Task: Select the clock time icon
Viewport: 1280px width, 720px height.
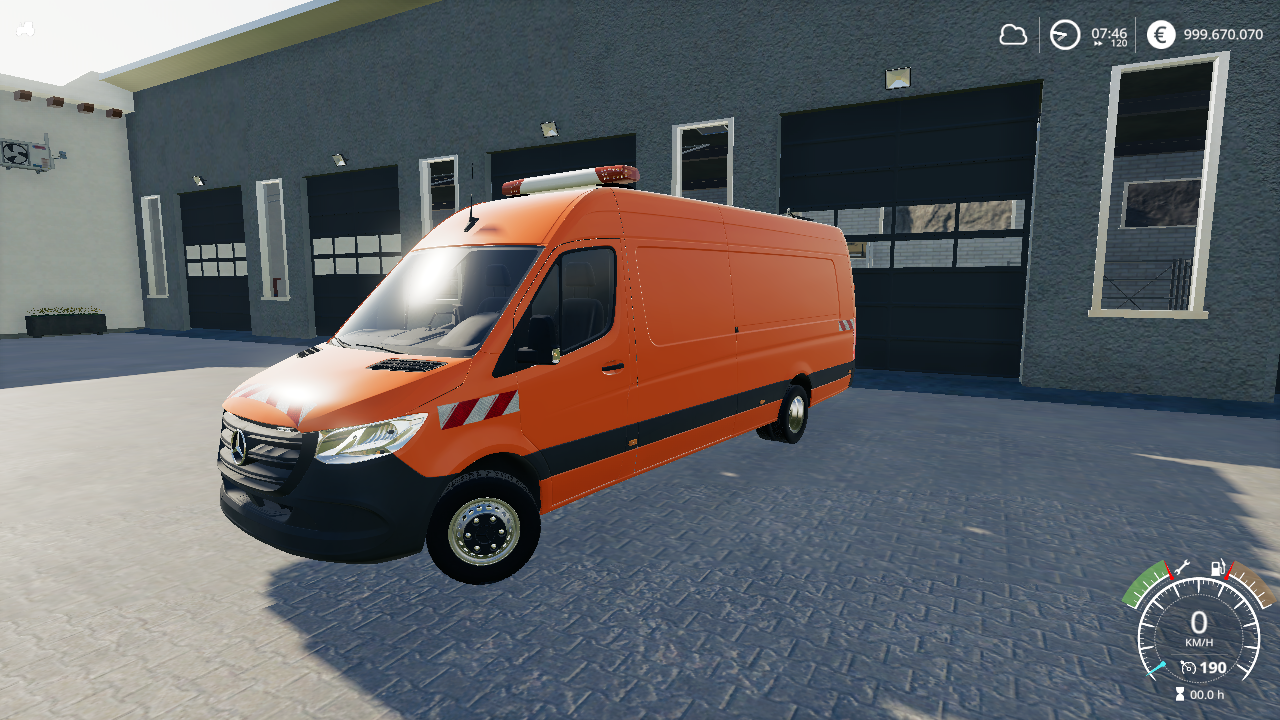Action: (1065, 35)
